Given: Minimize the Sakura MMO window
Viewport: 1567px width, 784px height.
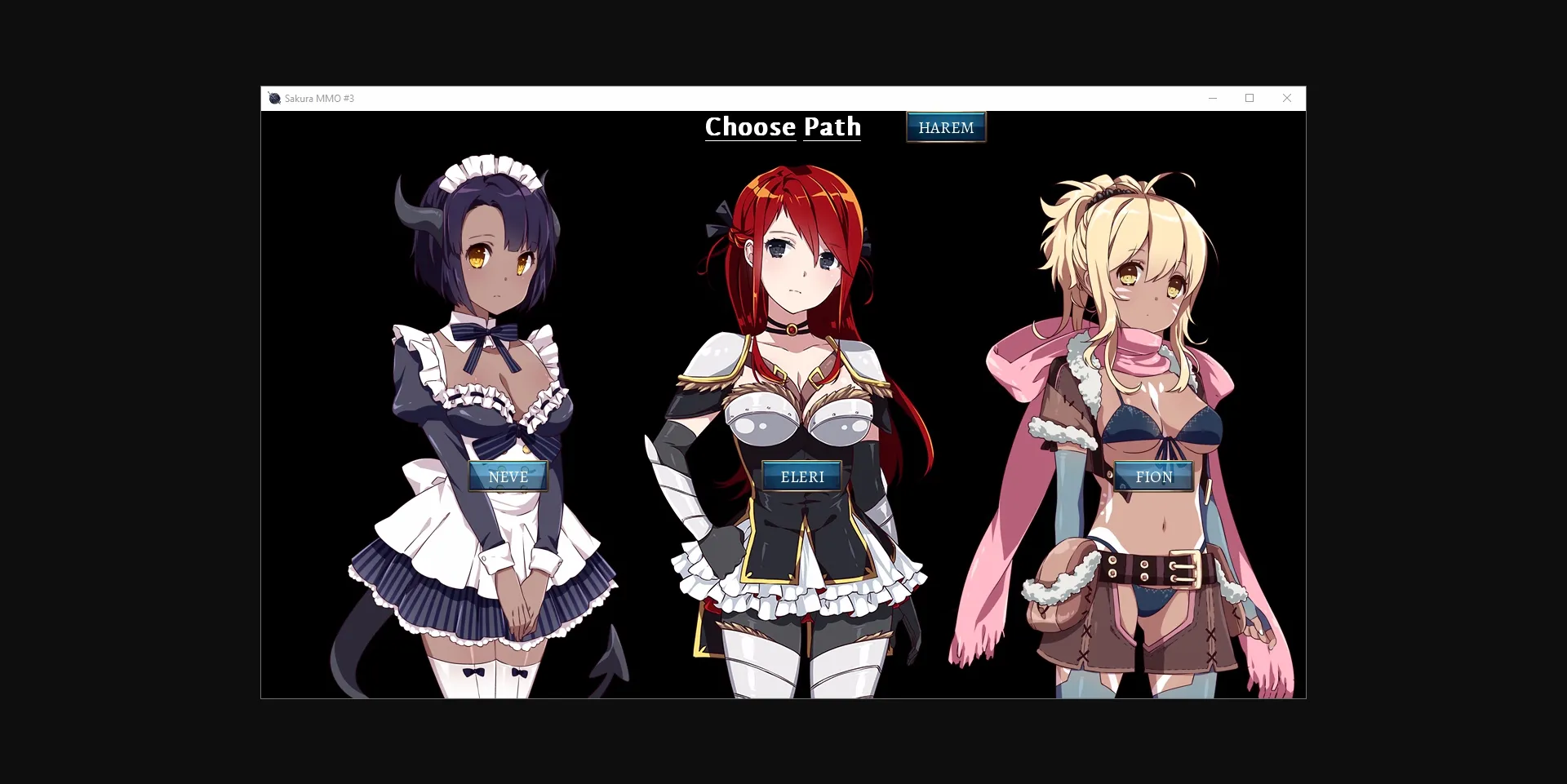Looking at the screenshot, I should coord(1213,98).
